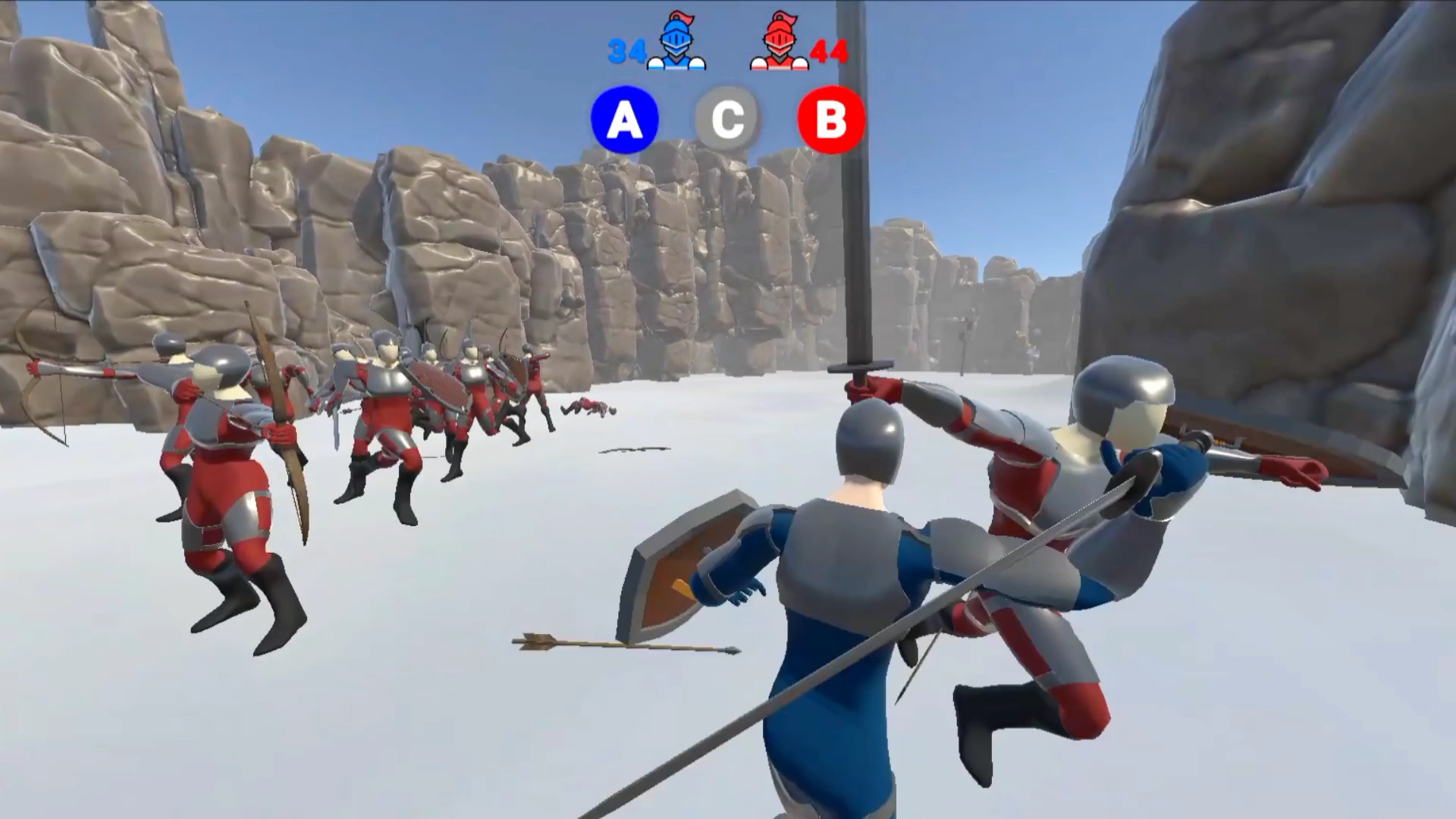Select capture point B marker

(x=831, y=119)
